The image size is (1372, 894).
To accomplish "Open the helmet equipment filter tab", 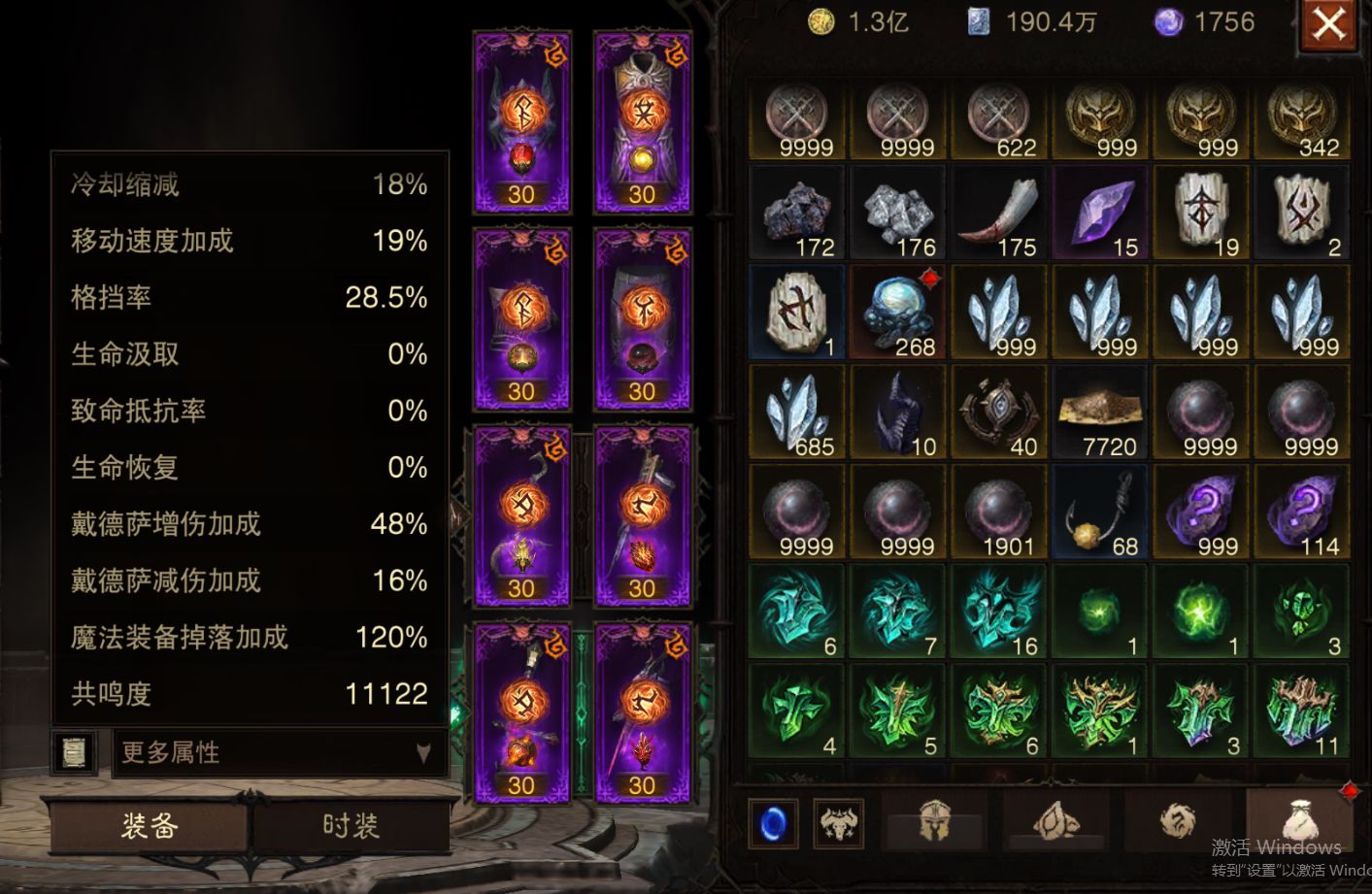I will pyautogui.click(x=933, y=823).
